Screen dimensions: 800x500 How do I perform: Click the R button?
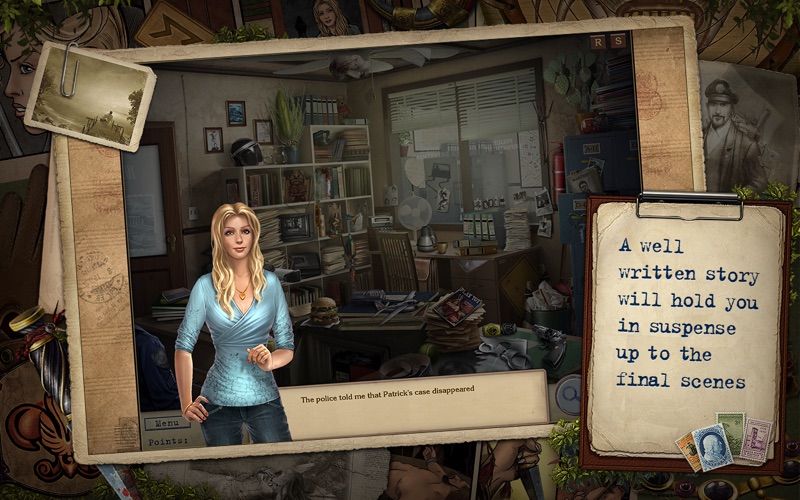598,41
